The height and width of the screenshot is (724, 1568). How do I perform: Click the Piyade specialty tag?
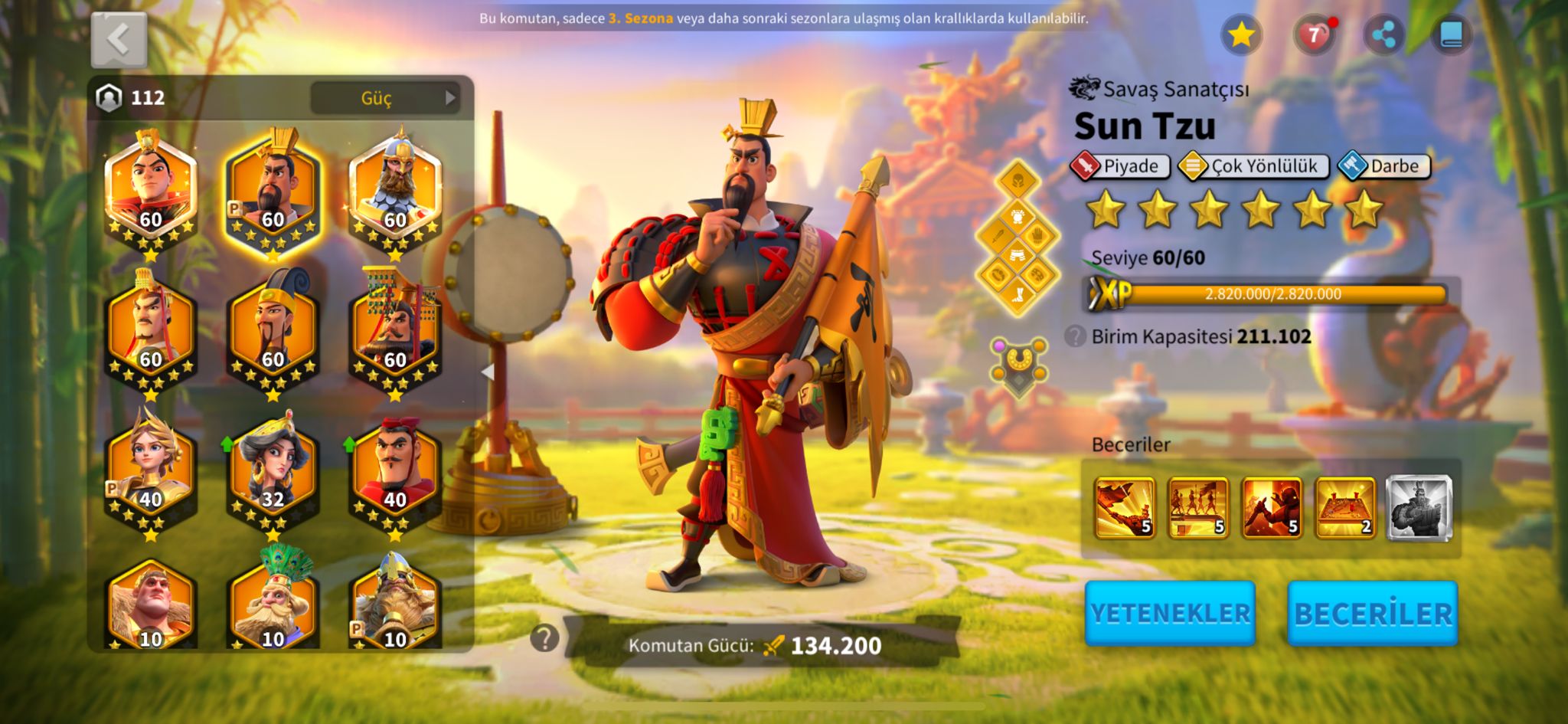click(1120, 166)
